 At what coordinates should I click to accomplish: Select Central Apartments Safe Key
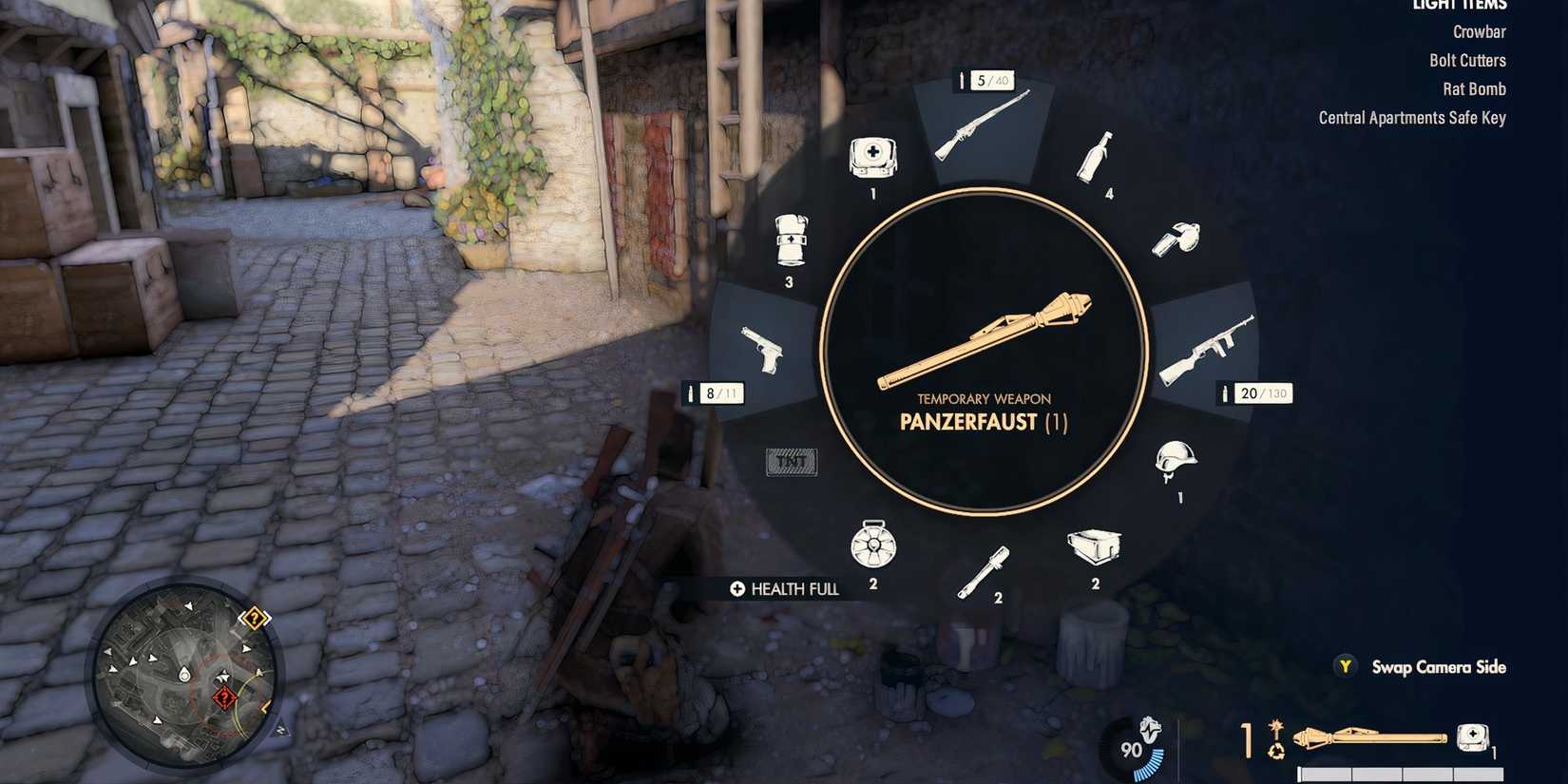[x=1410, y=117]
